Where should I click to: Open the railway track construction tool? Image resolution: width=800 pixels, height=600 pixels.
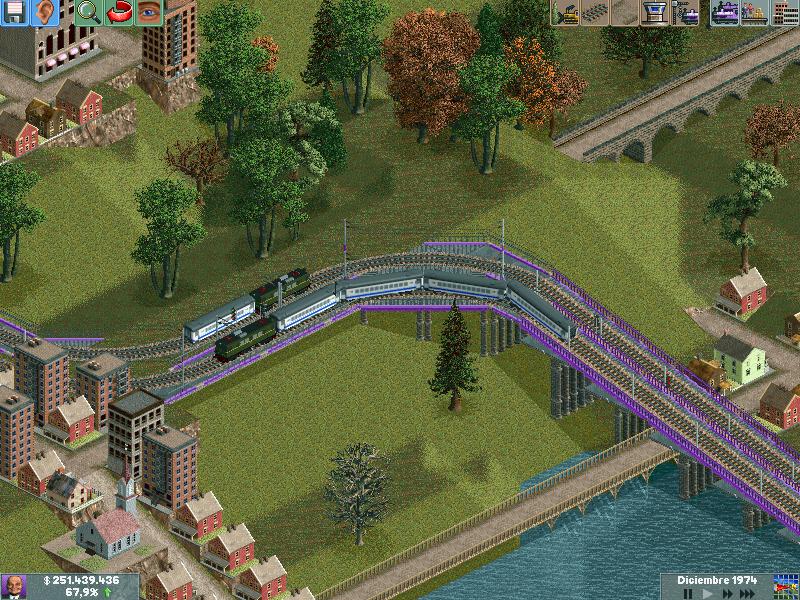[596, 13]
